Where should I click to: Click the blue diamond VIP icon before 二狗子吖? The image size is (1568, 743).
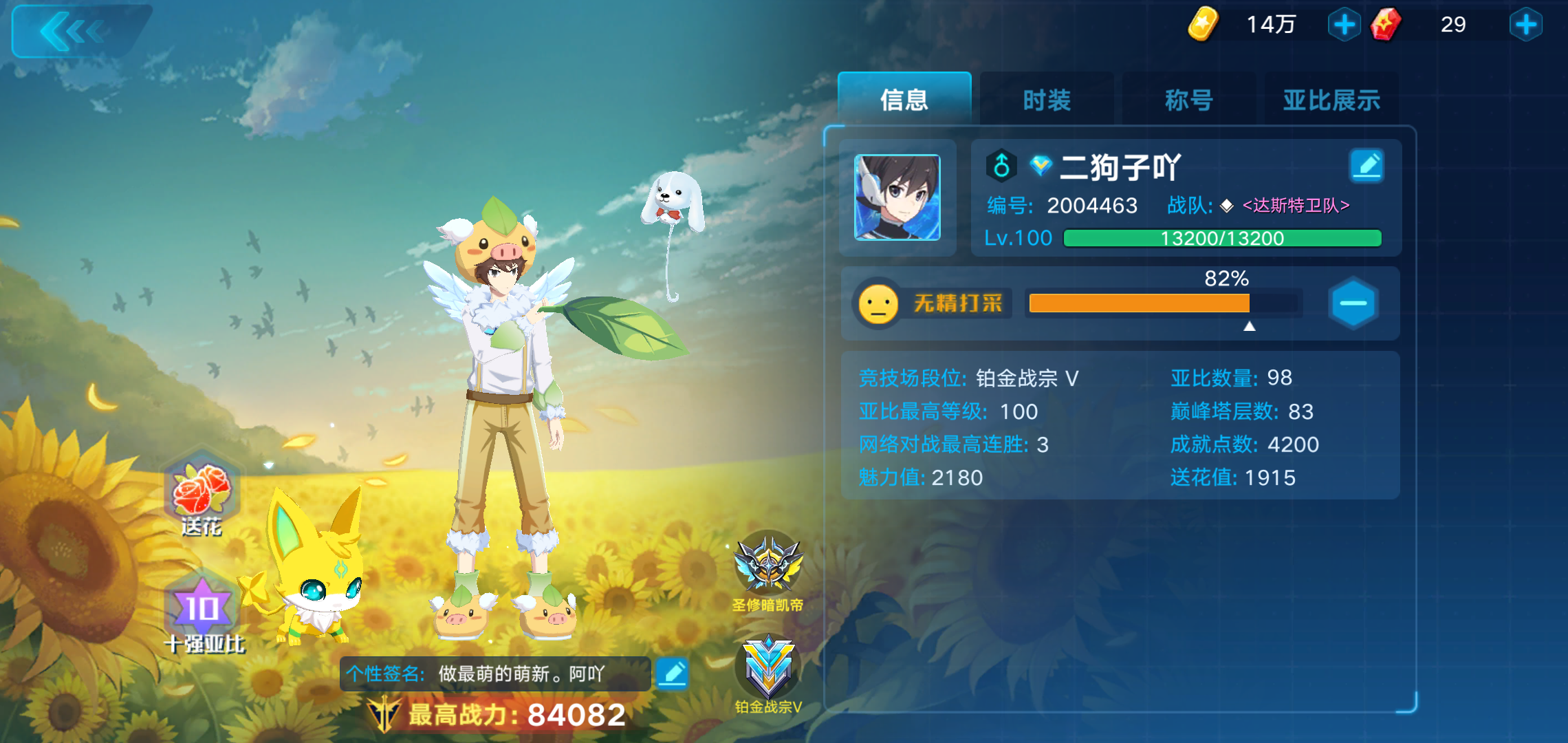pos(1041,165)
